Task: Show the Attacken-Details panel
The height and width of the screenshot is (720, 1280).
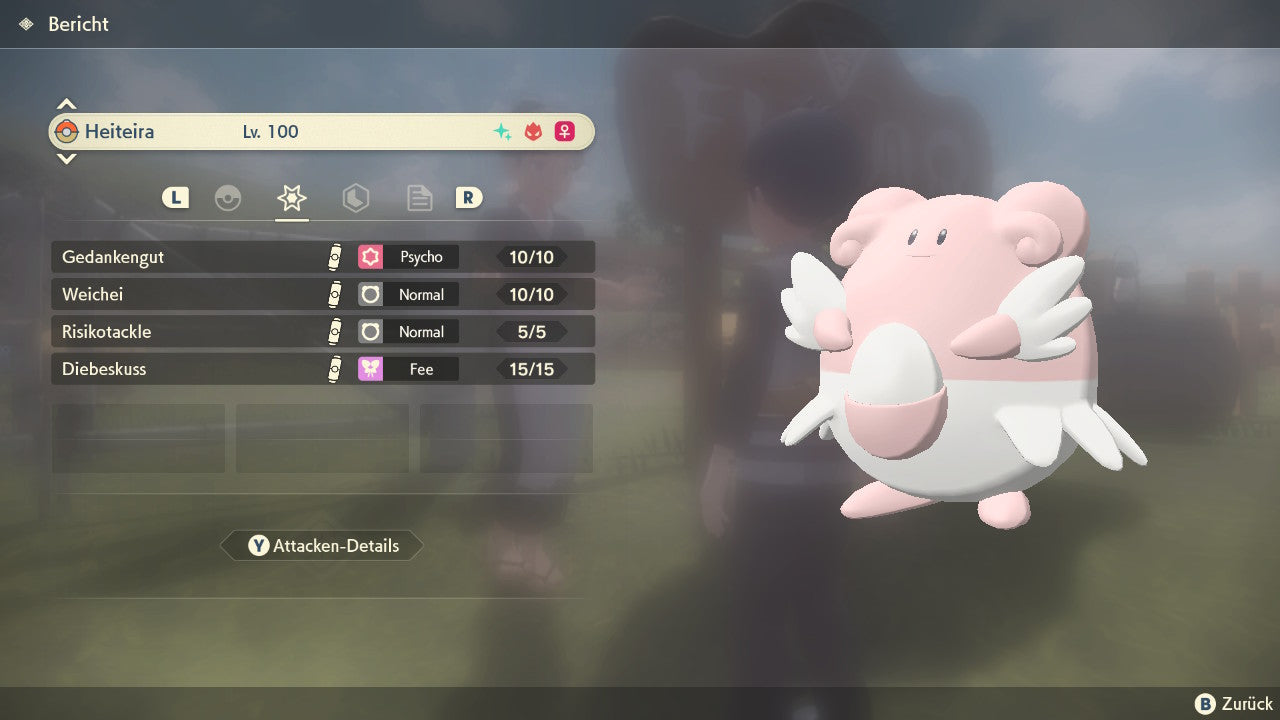Action: coord(322,546)
